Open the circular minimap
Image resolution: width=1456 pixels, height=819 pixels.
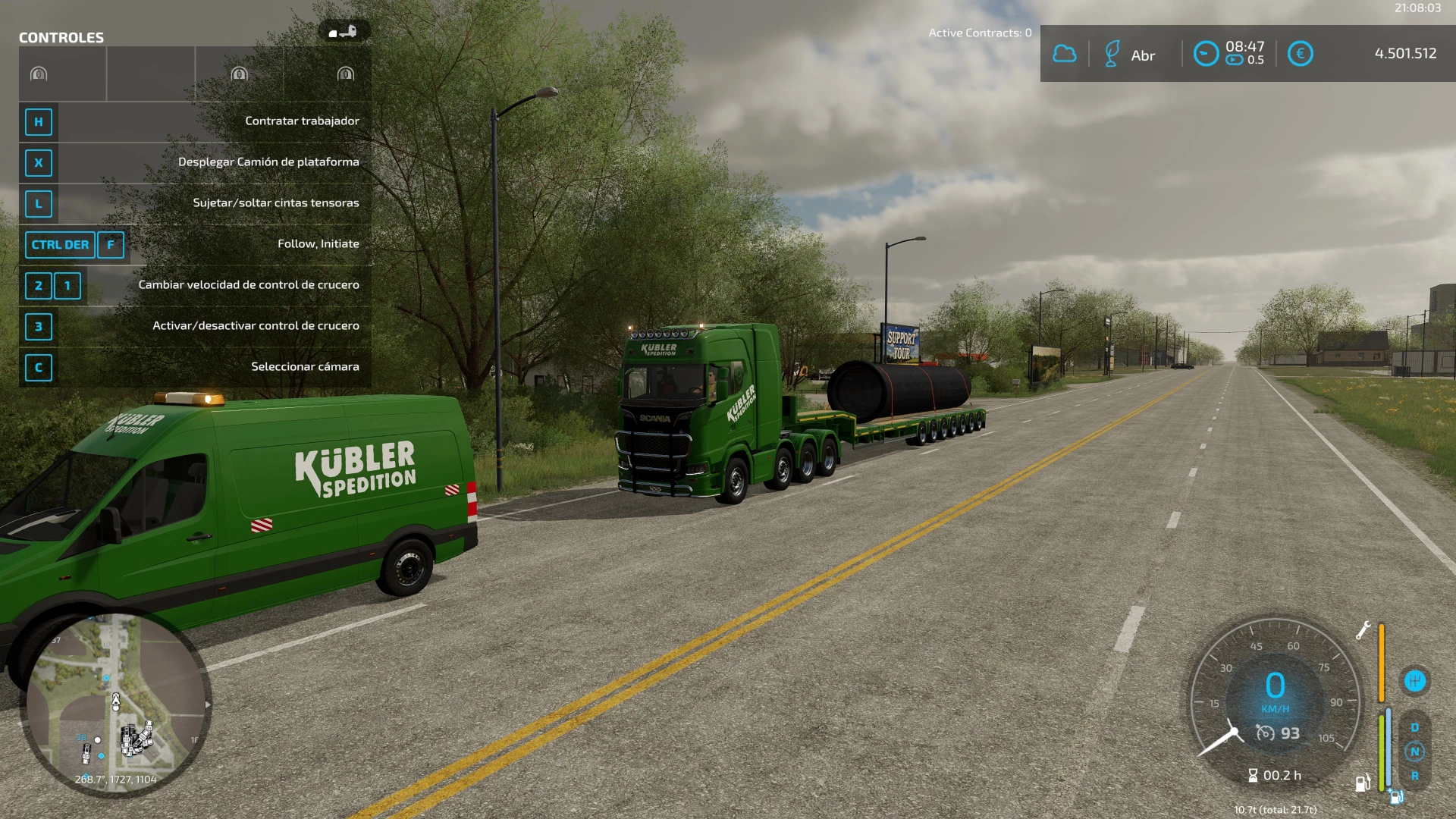coord(115,704)
